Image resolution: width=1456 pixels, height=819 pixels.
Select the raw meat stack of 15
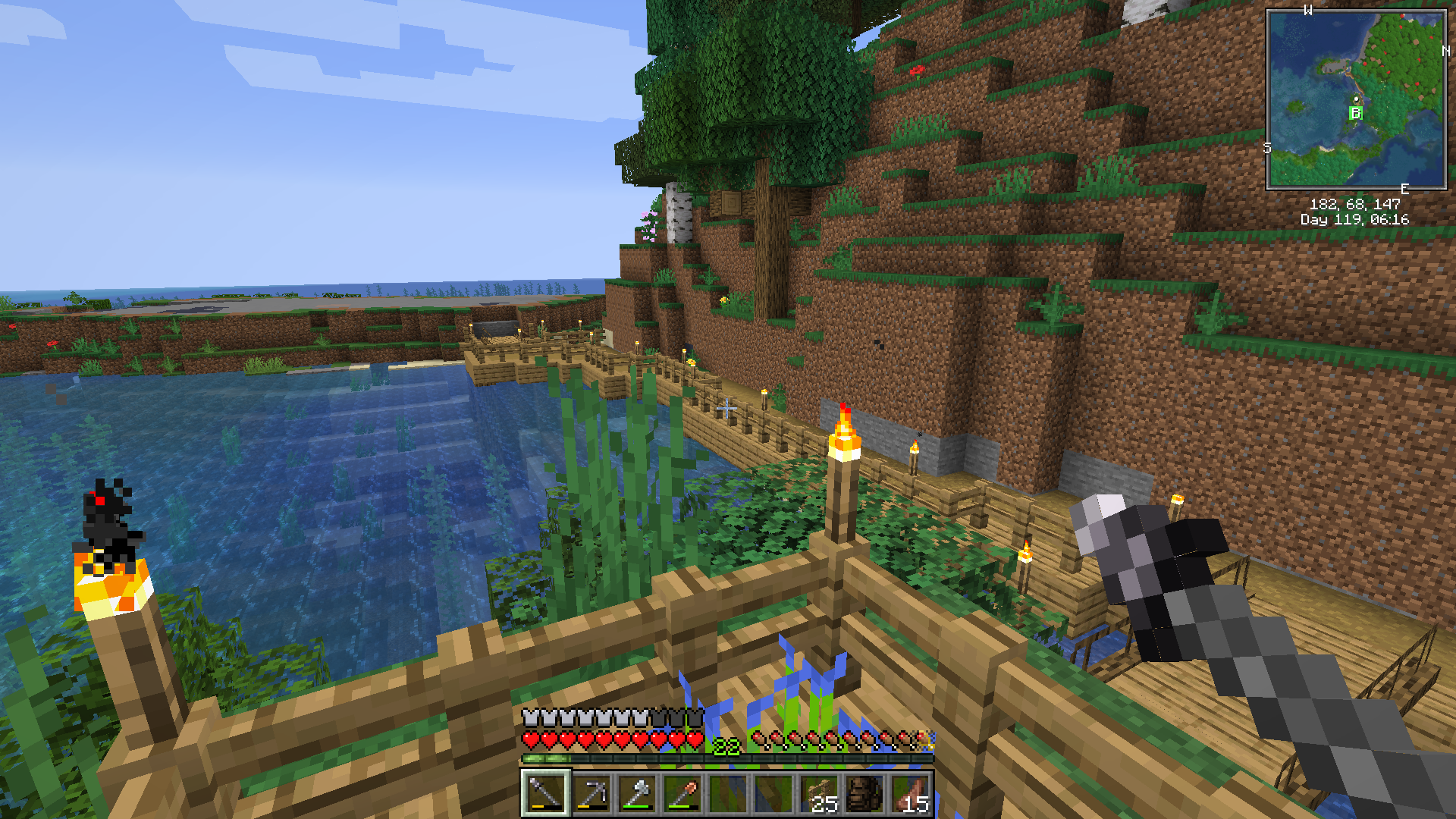(x=911, y=793)
